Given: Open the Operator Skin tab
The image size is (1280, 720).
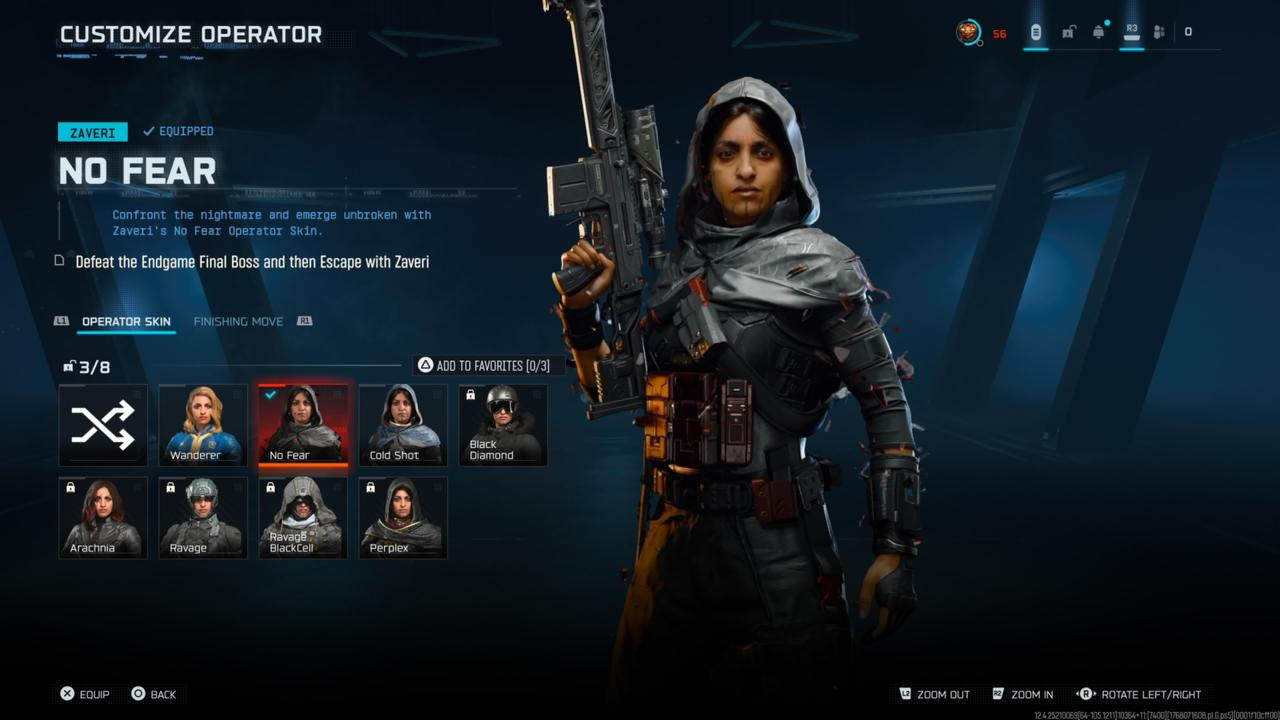Looking at the screenshot, I should tap(126, 321).
